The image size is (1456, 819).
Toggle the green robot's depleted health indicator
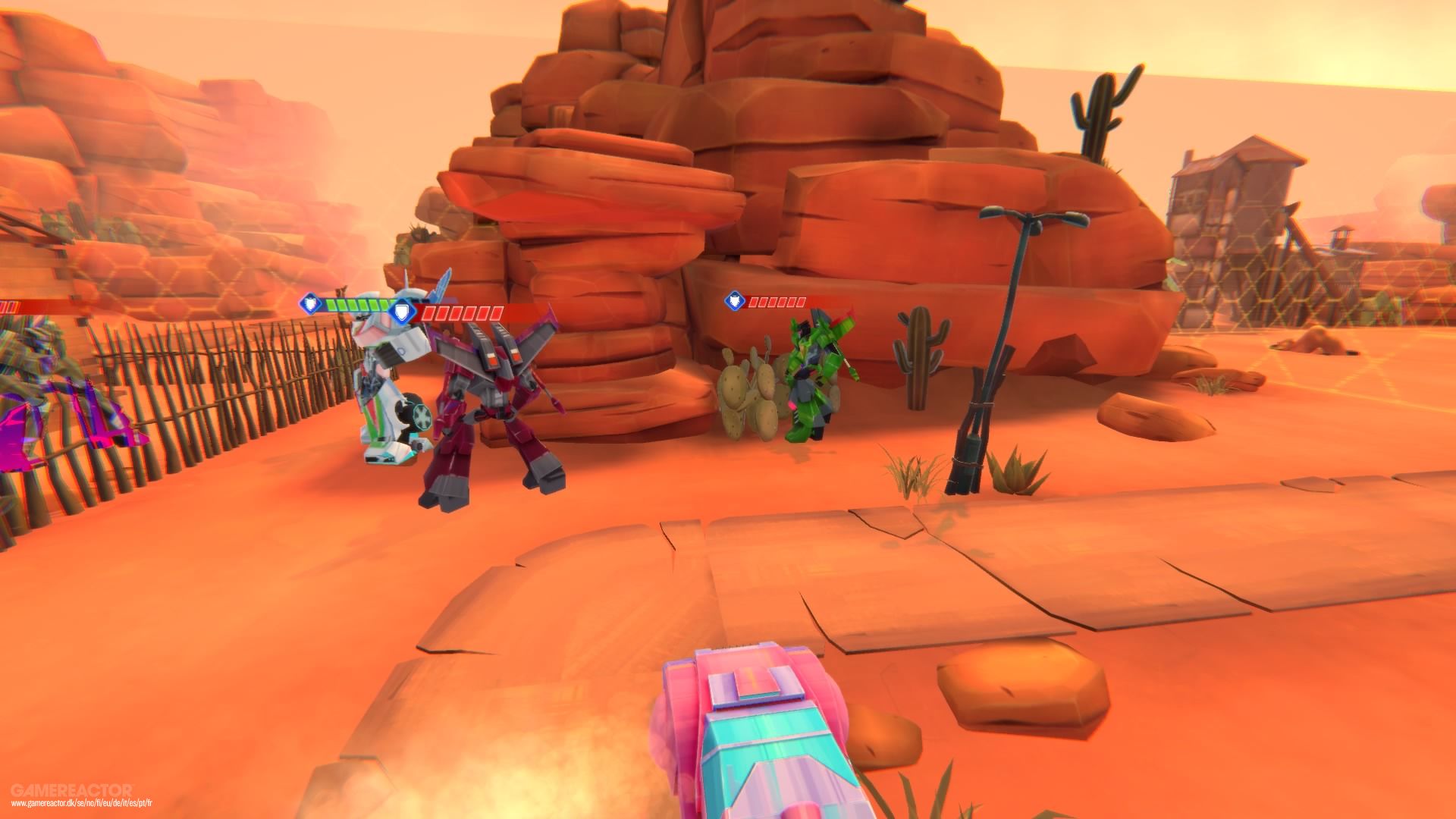(777, 302)
